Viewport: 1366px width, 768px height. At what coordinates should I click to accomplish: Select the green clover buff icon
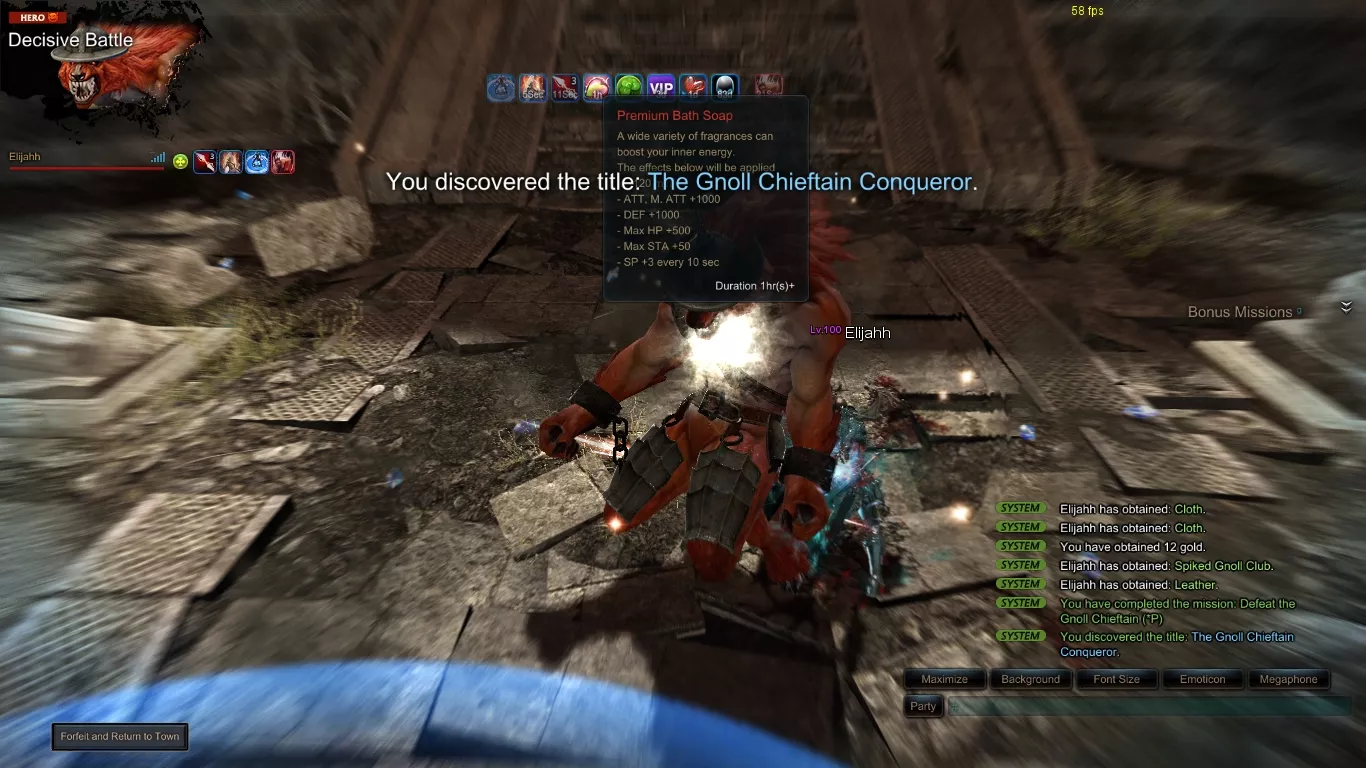(x=629, y=88)
